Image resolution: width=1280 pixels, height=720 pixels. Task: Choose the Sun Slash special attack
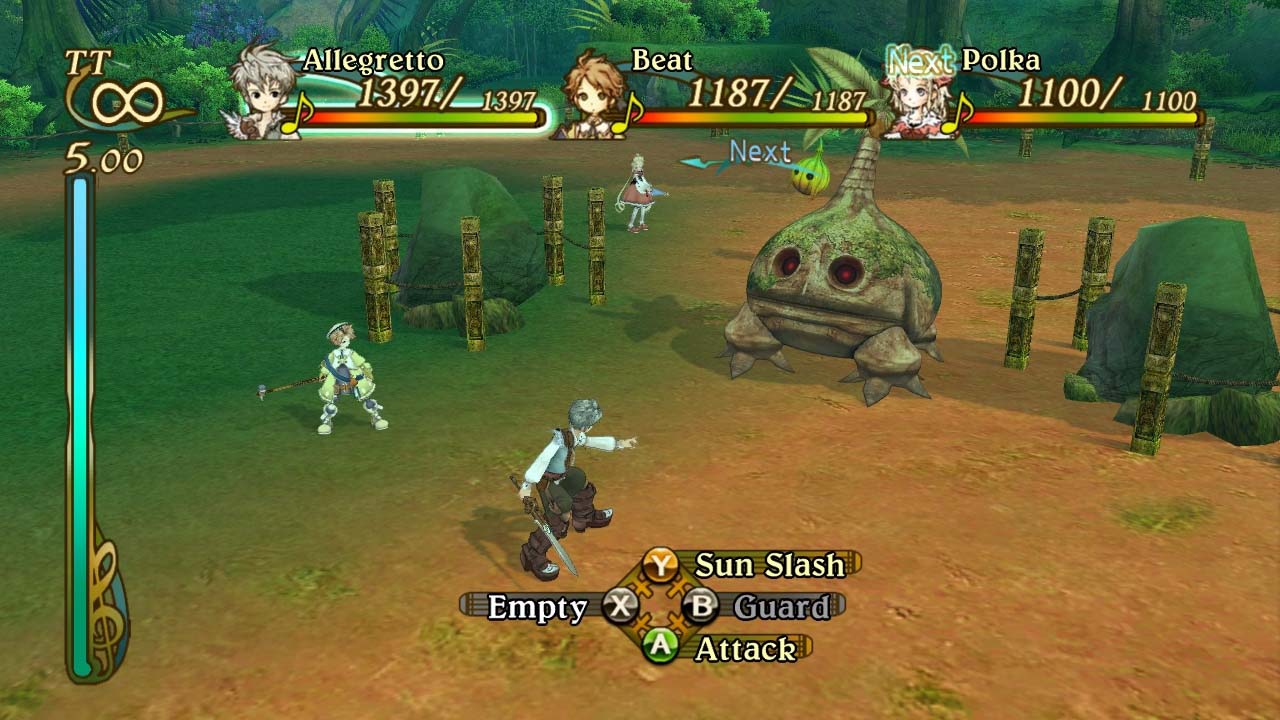click(x=768, y=565)
